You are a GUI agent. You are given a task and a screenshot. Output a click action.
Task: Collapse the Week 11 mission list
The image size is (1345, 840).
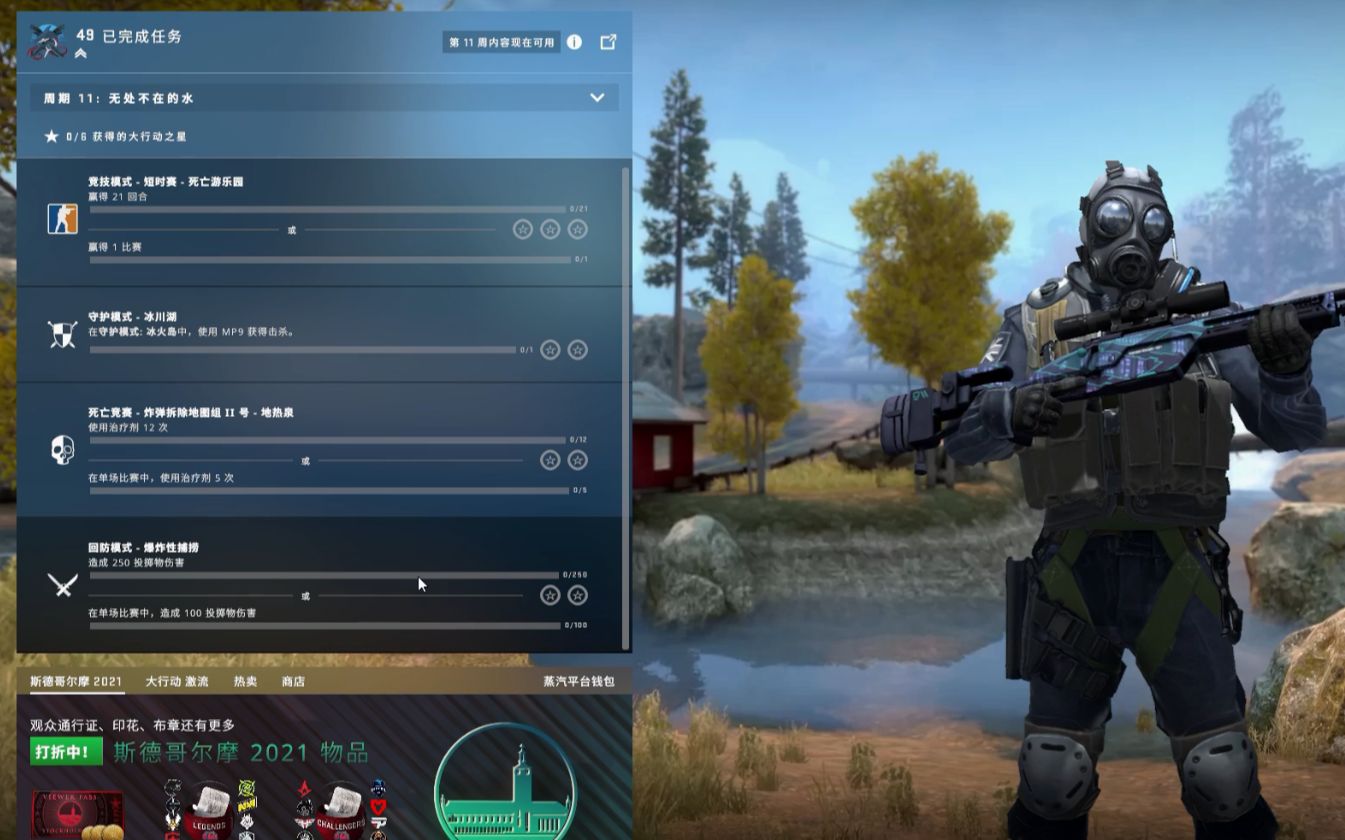597,98
